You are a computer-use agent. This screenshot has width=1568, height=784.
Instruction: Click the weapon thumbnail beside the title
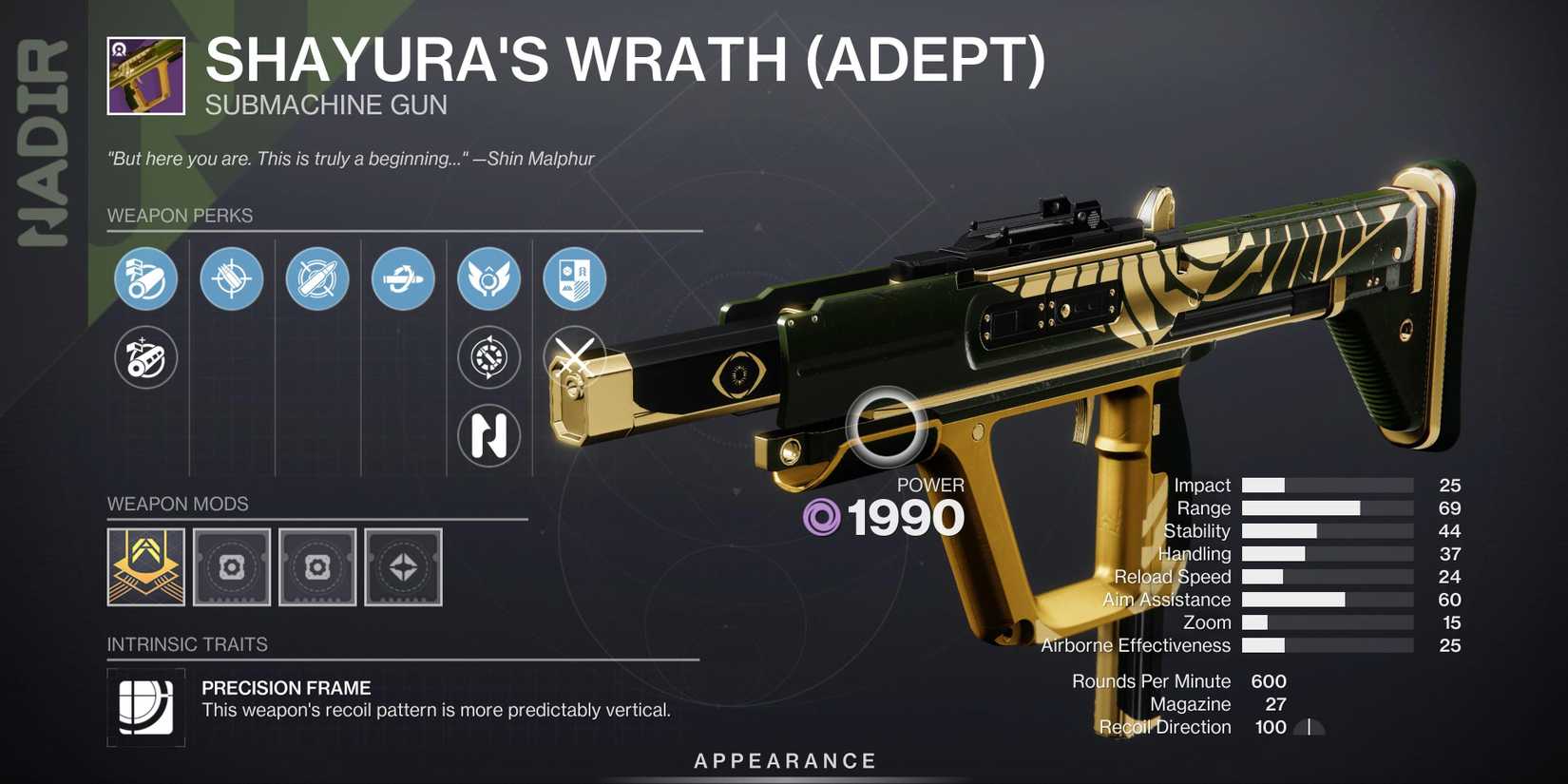[144, 73]
